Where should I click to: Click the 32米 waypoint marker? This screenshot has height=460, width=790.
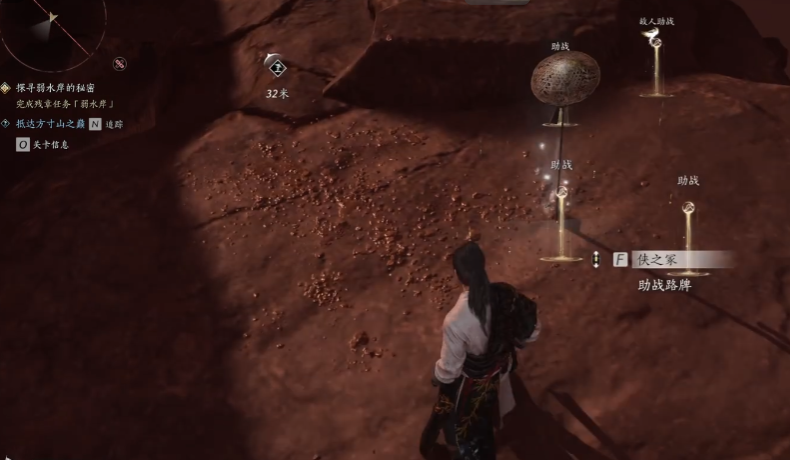pos(277,68)
